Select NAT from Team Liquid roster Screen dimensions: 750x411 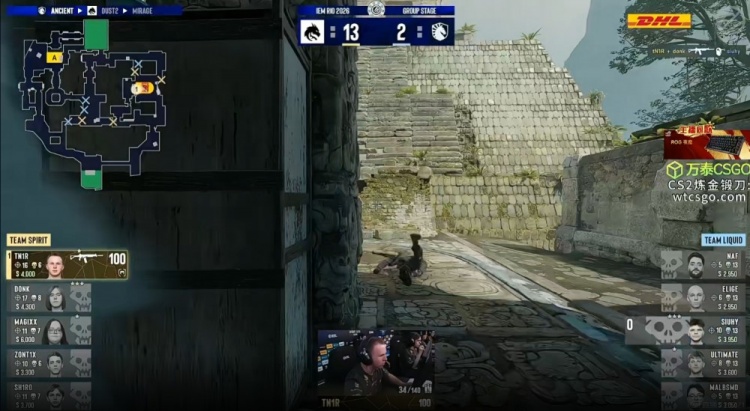(x=702, y=264)
